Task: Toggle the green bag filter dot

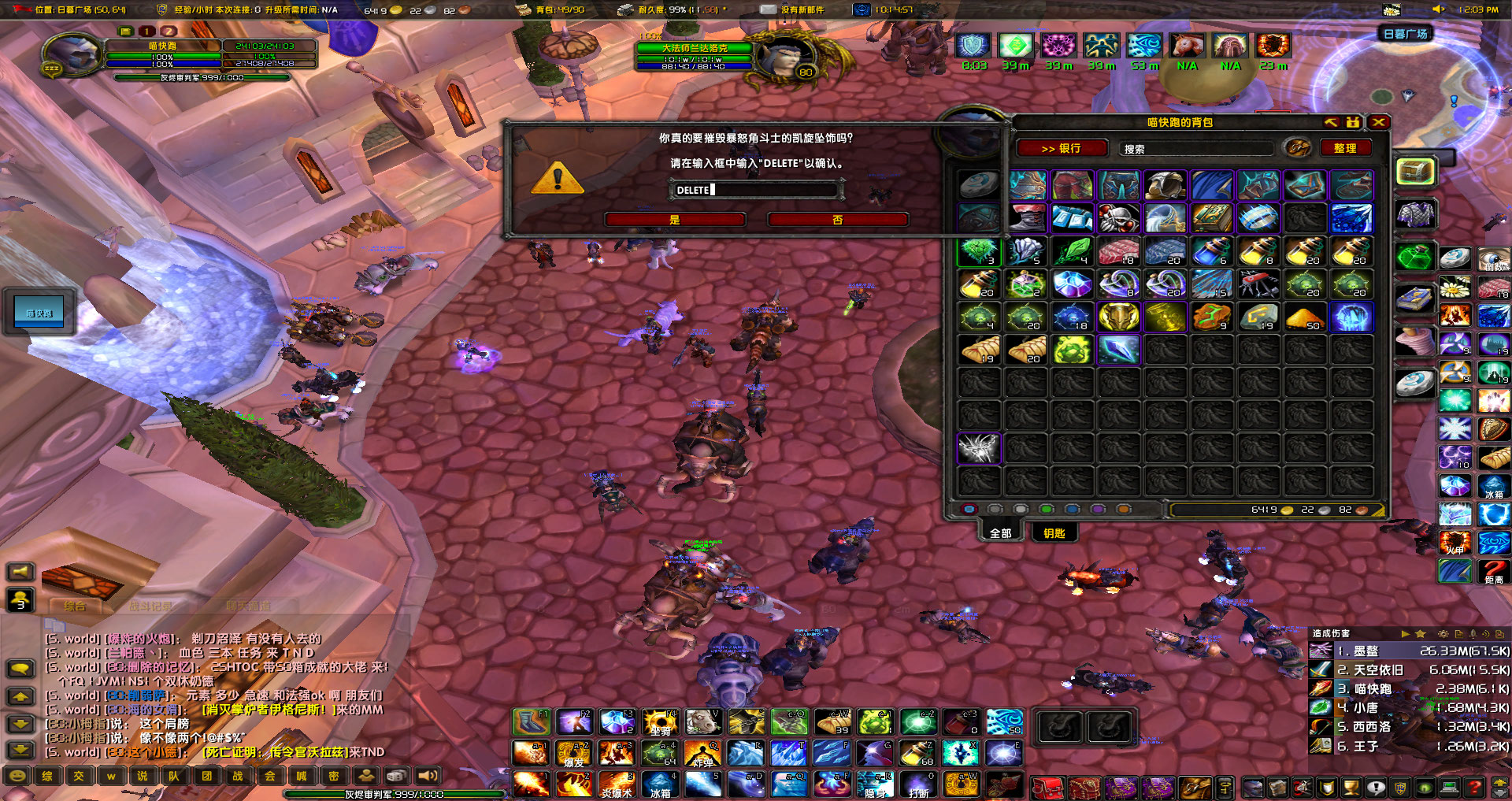Action: (x=1045, y=509)
